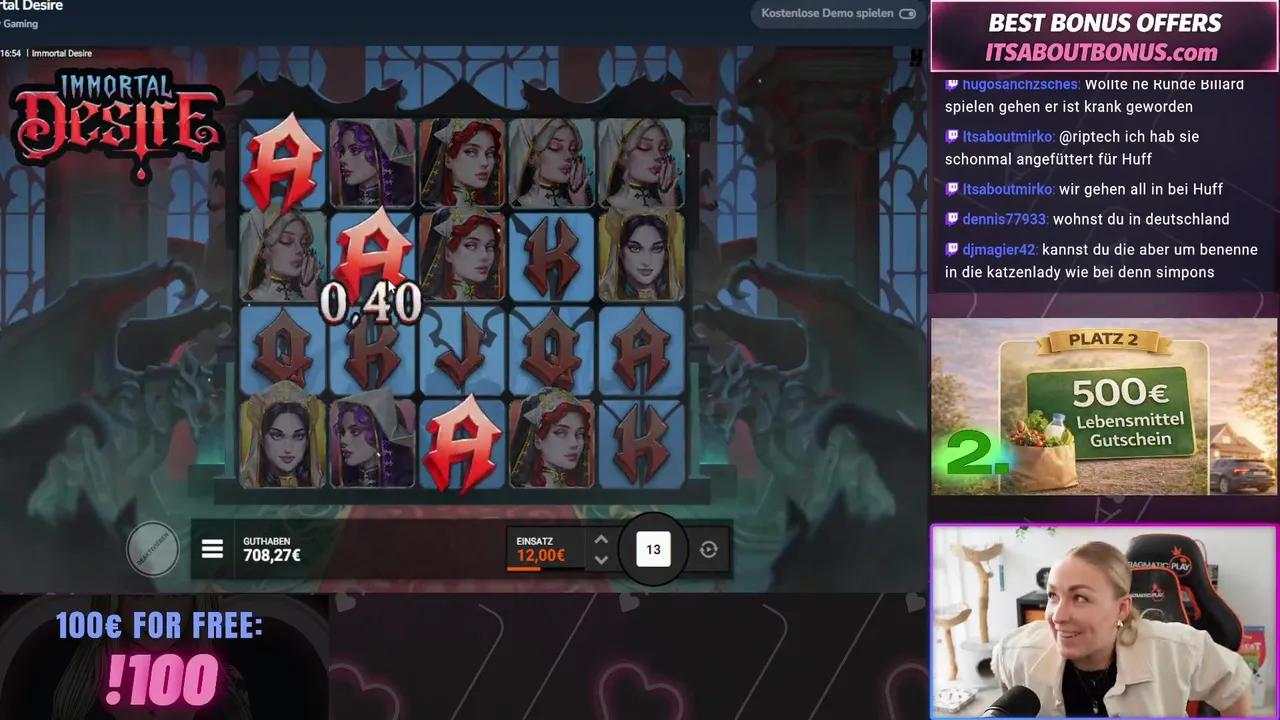Click the circular Deaktivieren button

pyautogui.click(x=153, y=548)
